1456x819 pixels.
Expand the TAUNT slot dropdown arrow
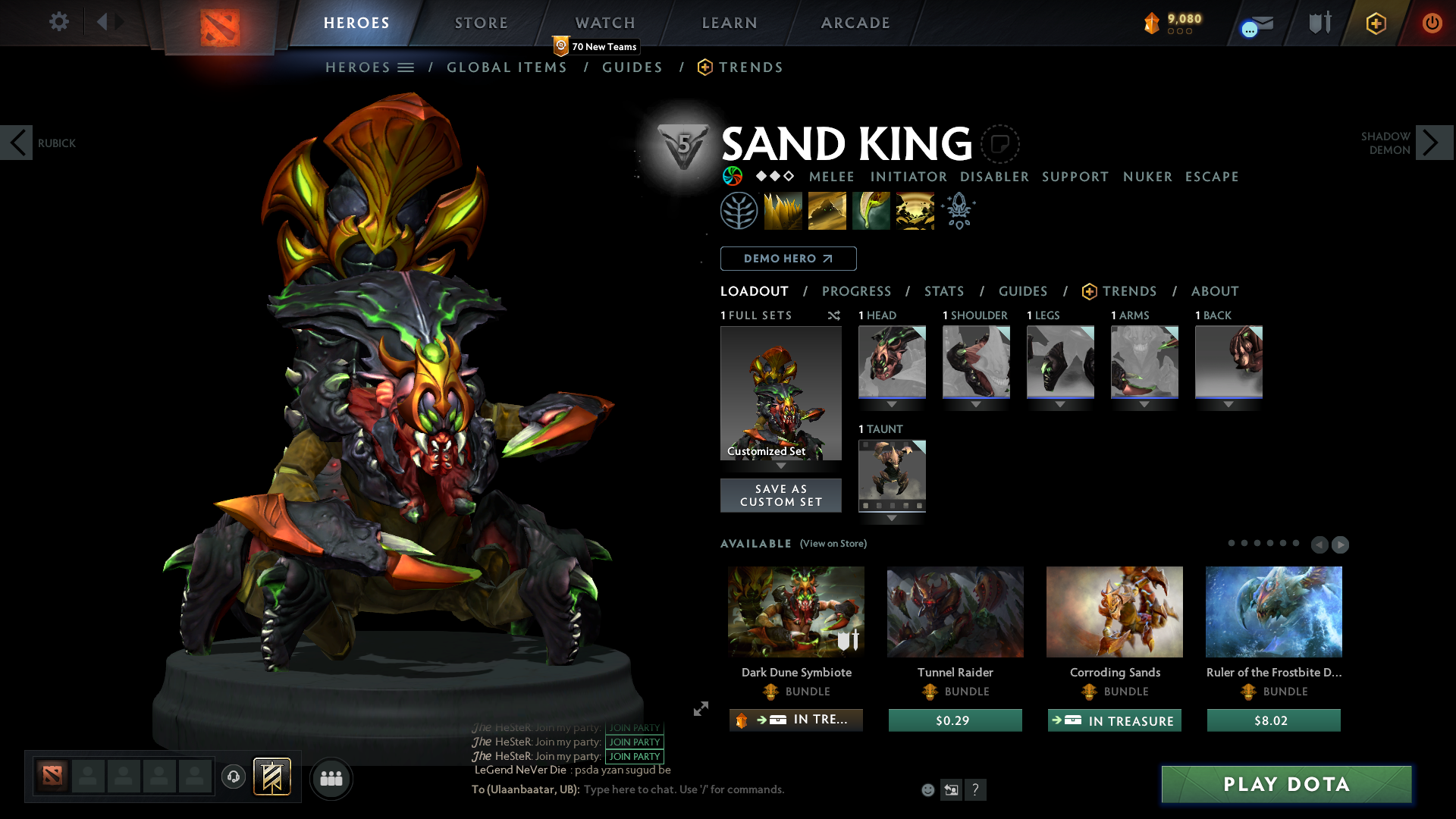point(892,519)
